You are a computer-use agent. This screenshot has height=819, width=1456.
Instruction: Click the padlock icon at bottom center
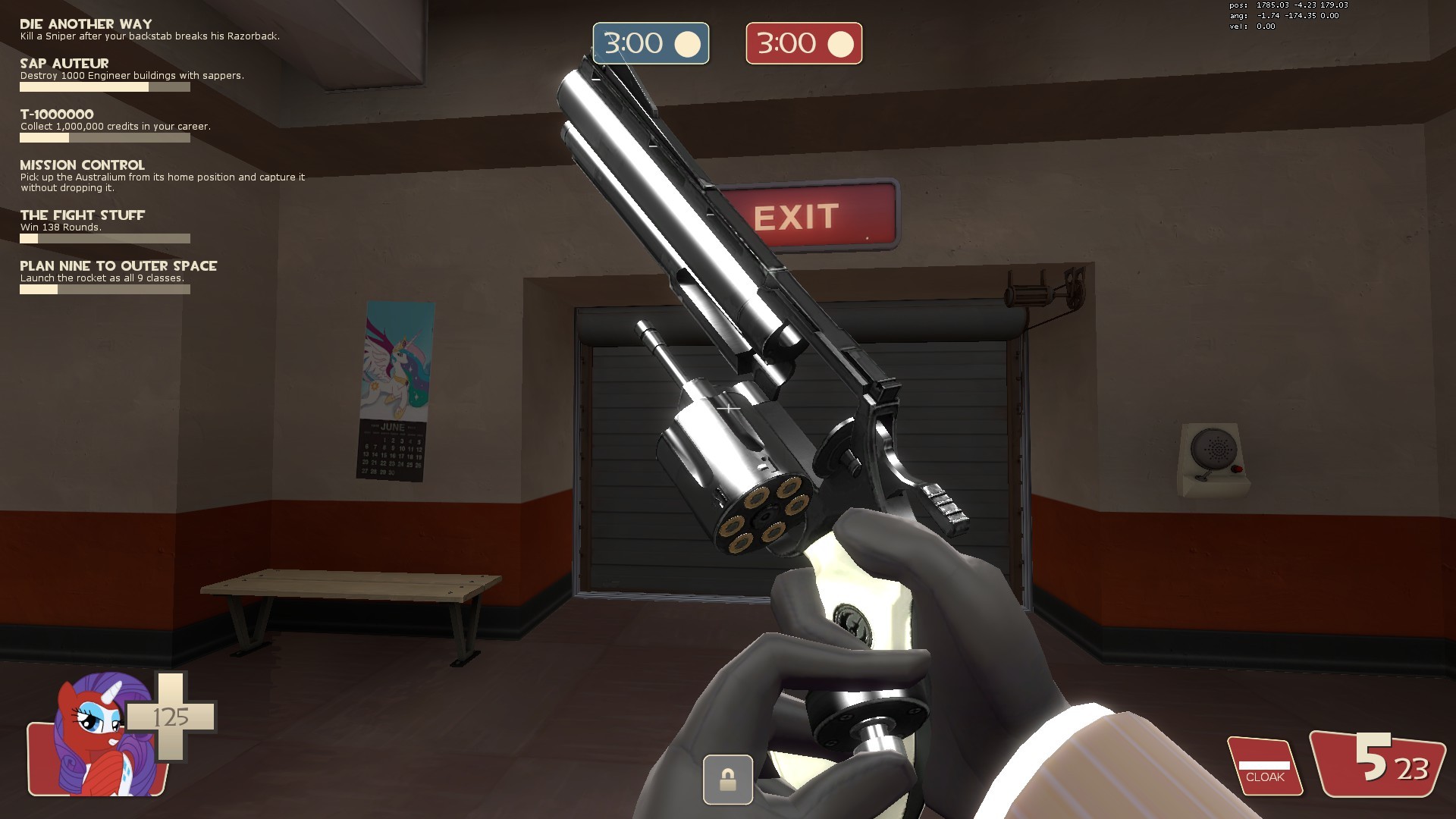click(727, 780)
